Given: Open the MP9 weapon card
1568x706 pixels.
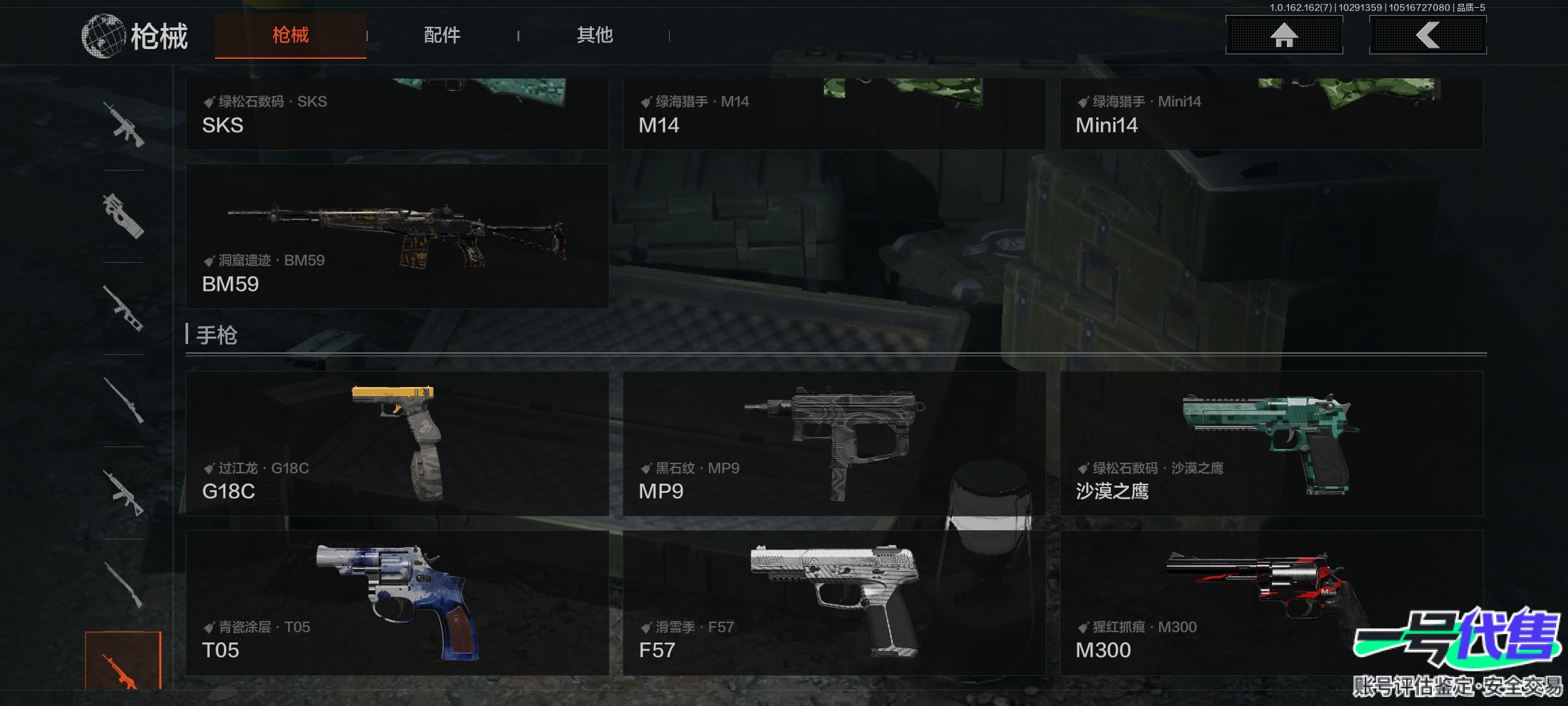Looking at the screenshot, I should [834, 444].
